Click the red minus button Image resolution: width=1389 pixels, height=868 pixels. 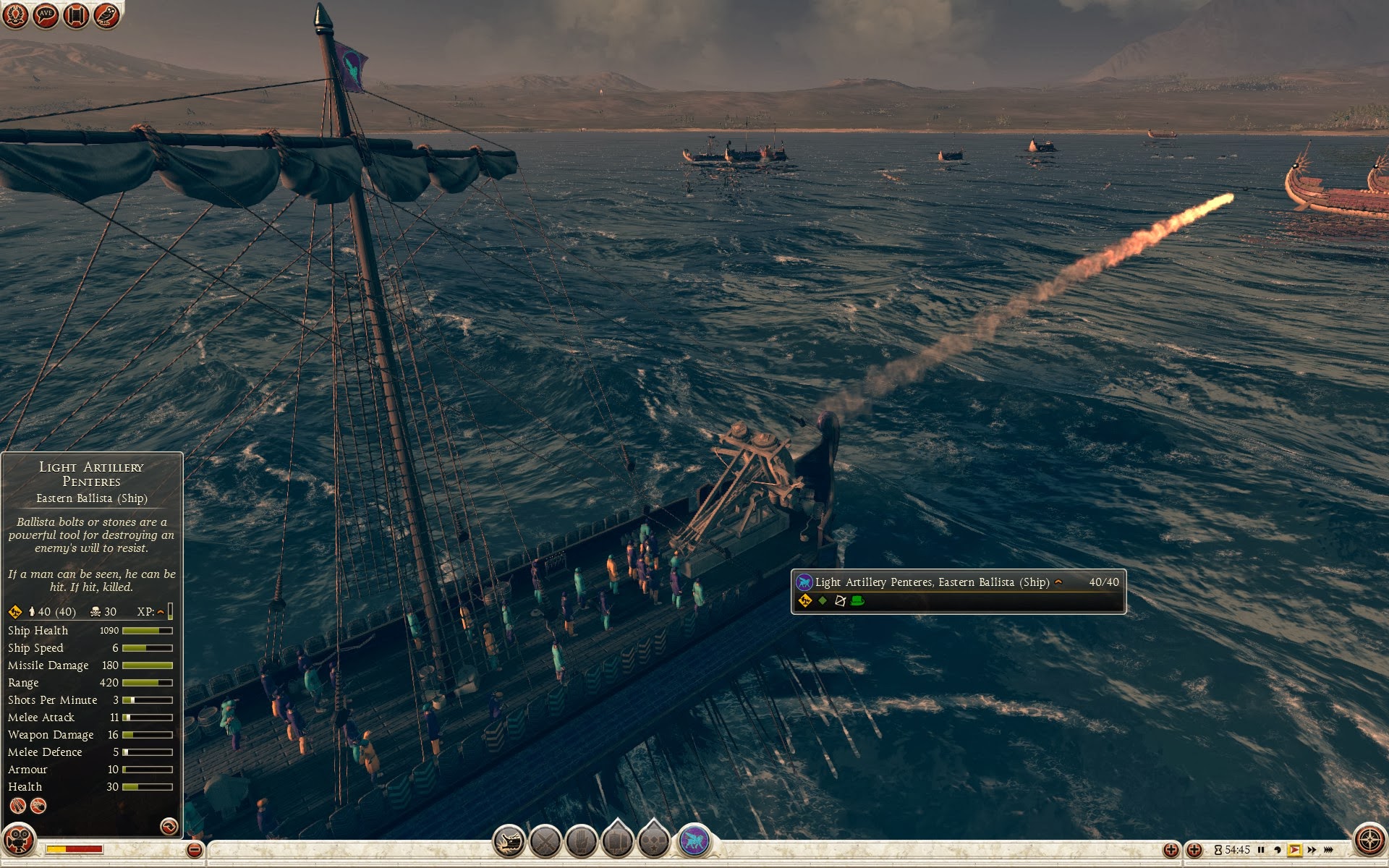pyautogui.click(x=194, y=850)
